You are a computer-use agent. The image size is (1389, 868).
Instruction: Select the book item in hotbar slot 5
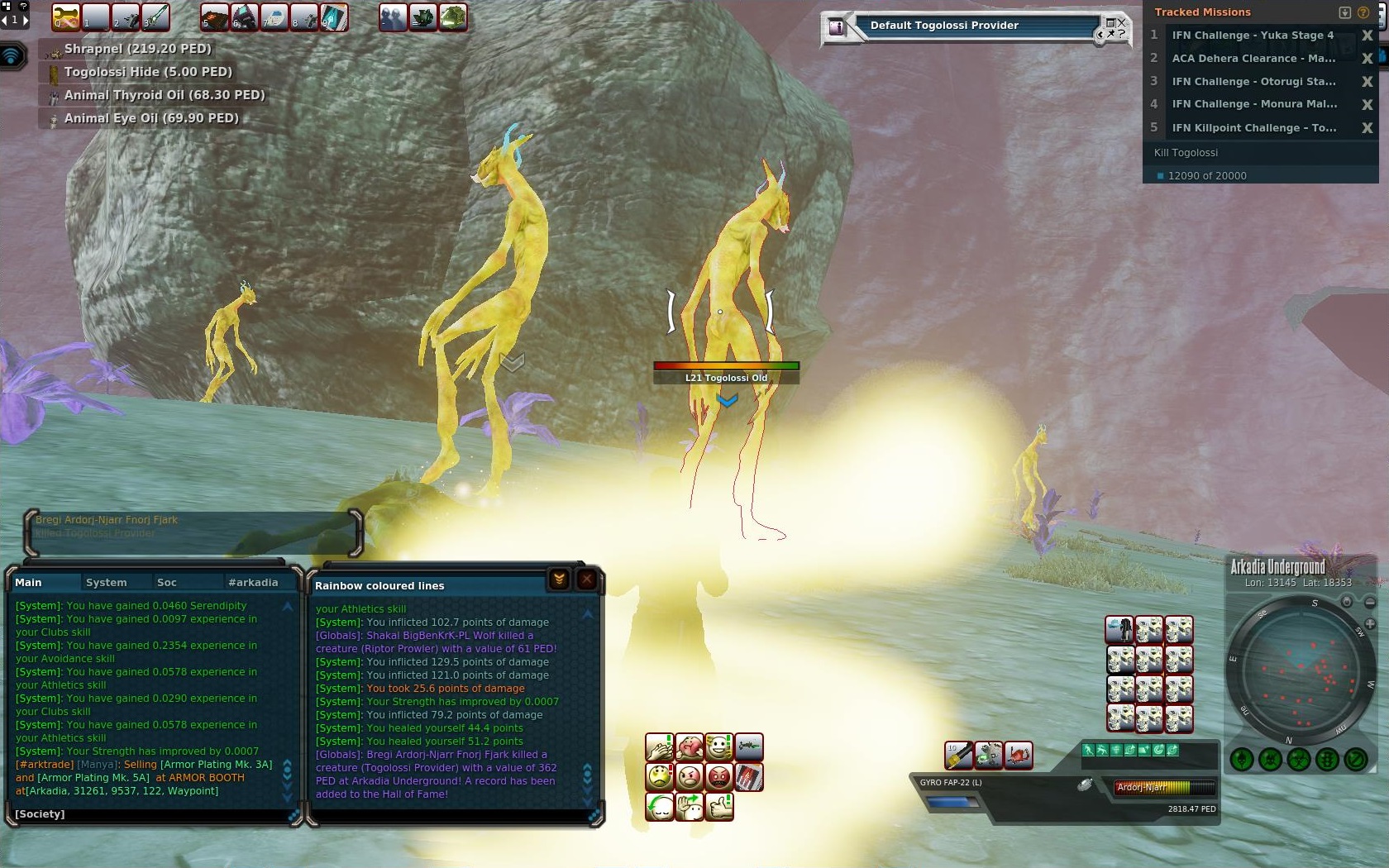(x=214, y=17)
